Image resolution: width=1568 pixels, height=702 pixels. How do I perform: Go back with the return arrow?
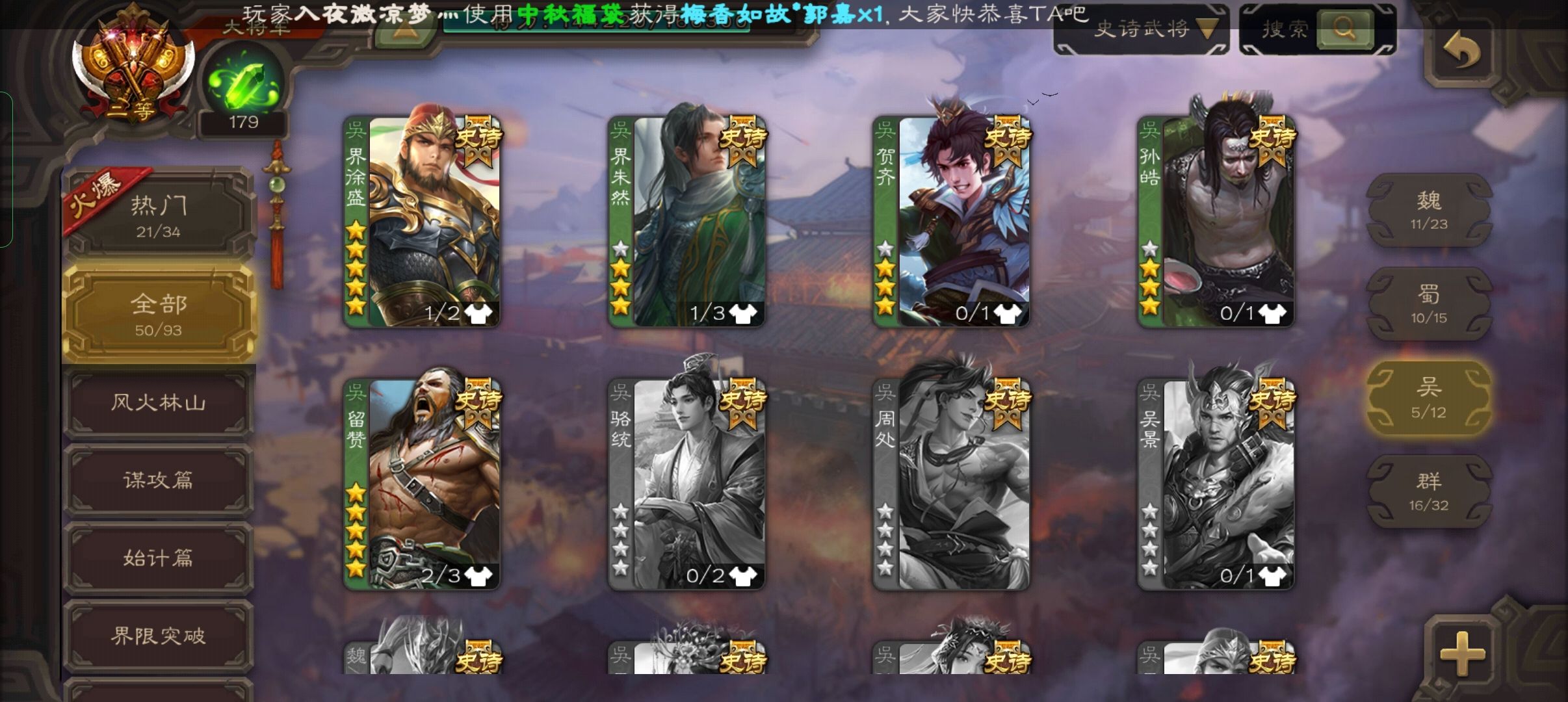tap(1461, 51)
